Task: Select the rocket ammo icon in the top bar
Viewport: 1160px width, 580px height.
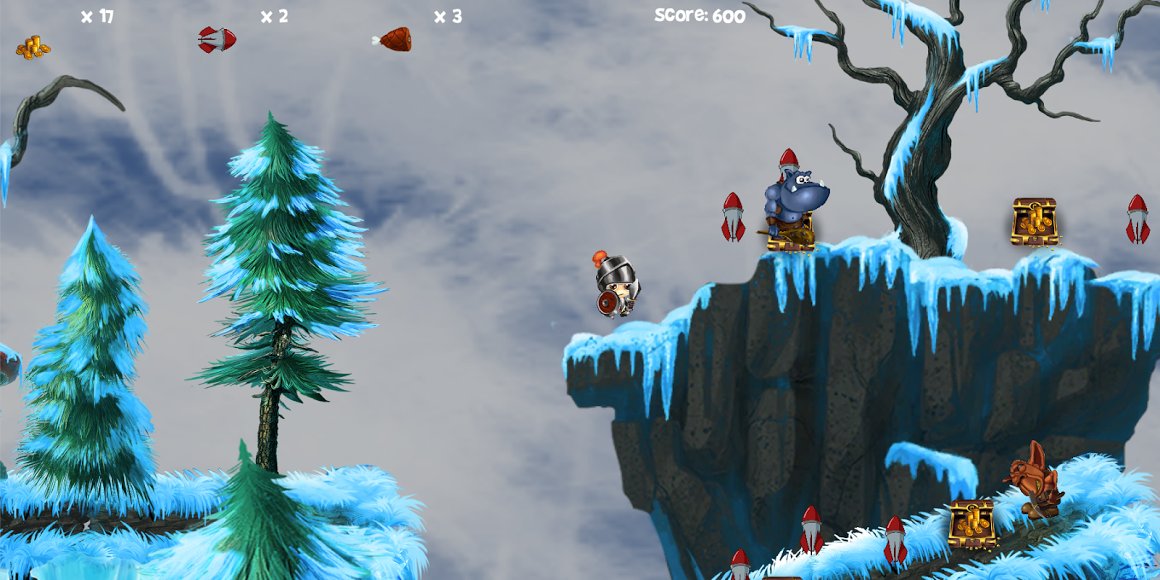Action: click(217, 40)
